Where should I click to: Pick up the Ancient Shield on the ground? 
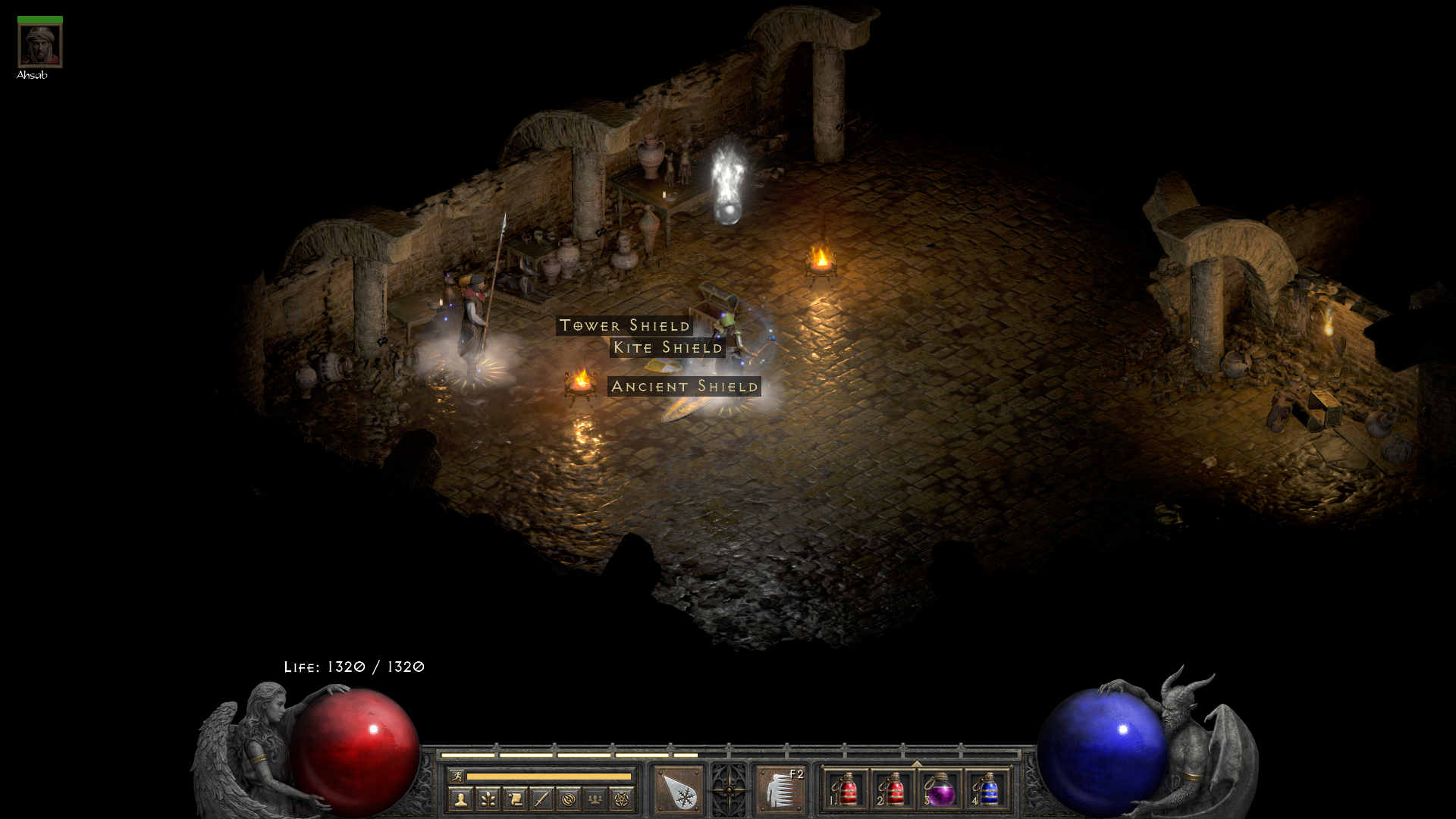tap(684, 387)
